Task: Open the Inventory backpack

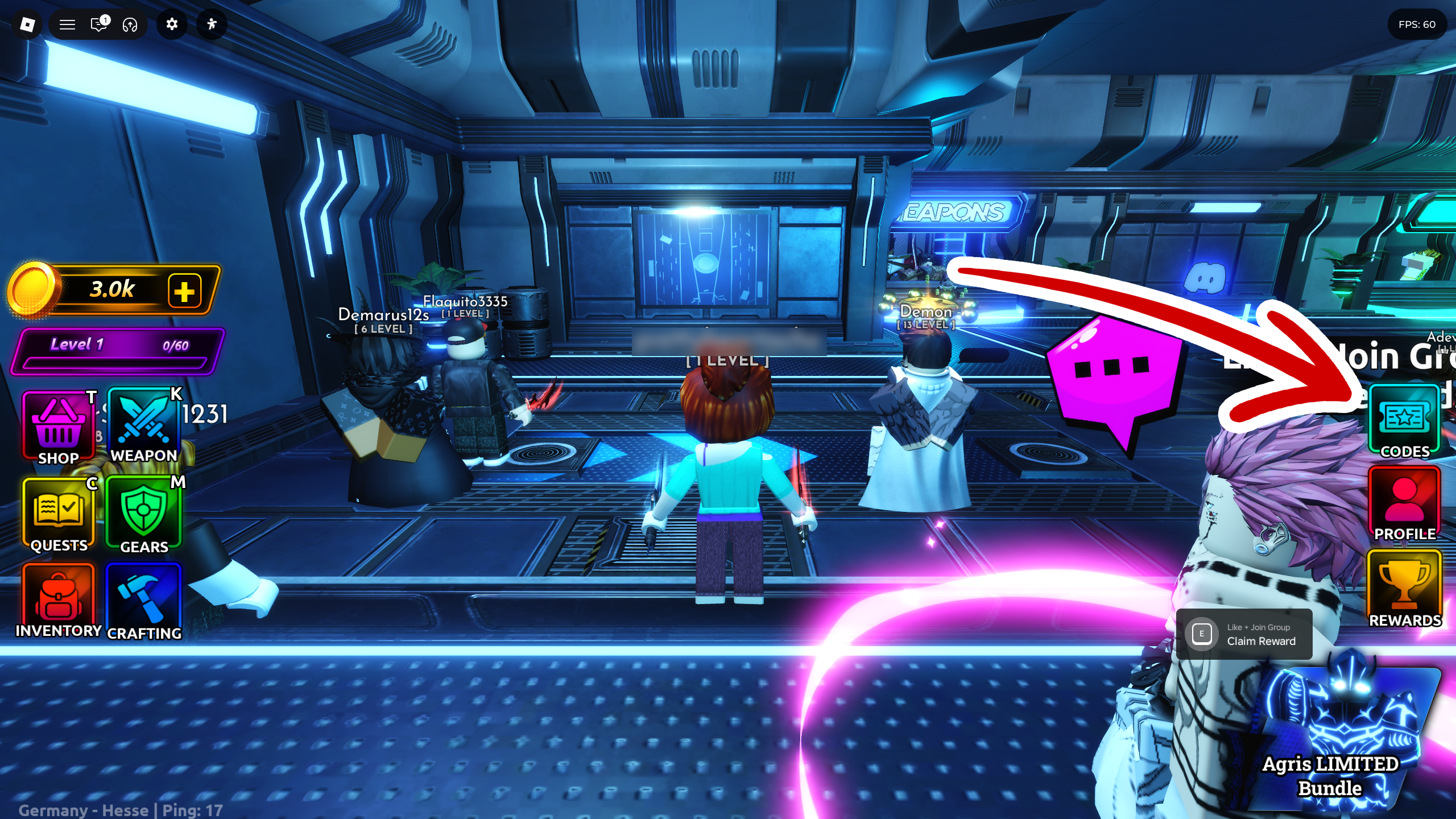Action: click(58, 600)
